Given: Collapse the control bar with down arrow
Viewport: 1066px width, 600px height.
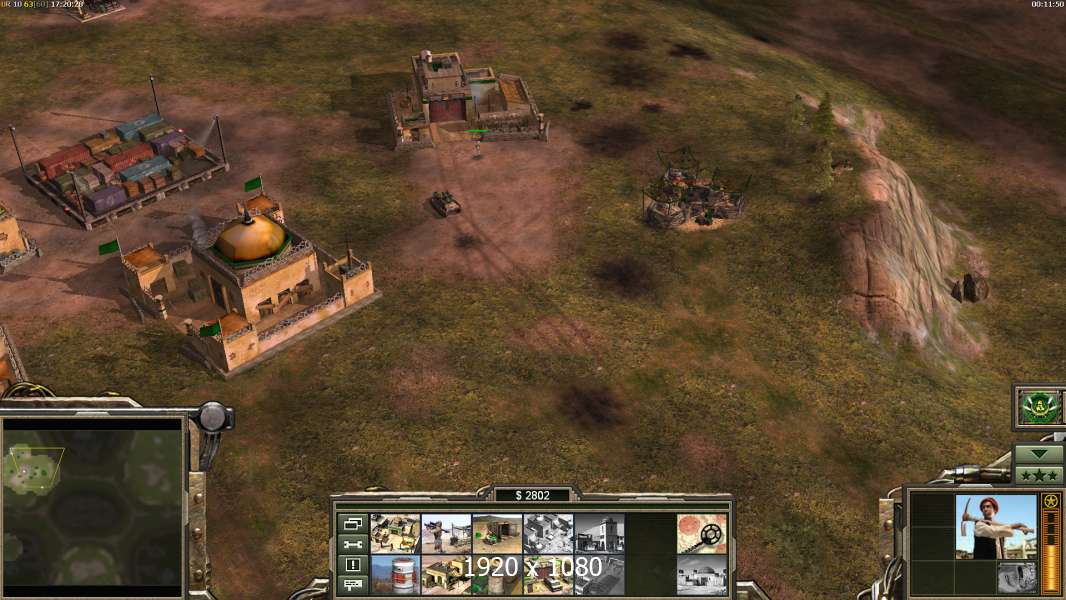Looking at the screenshot, I should pyautogui.click(x=1038, y=453).
